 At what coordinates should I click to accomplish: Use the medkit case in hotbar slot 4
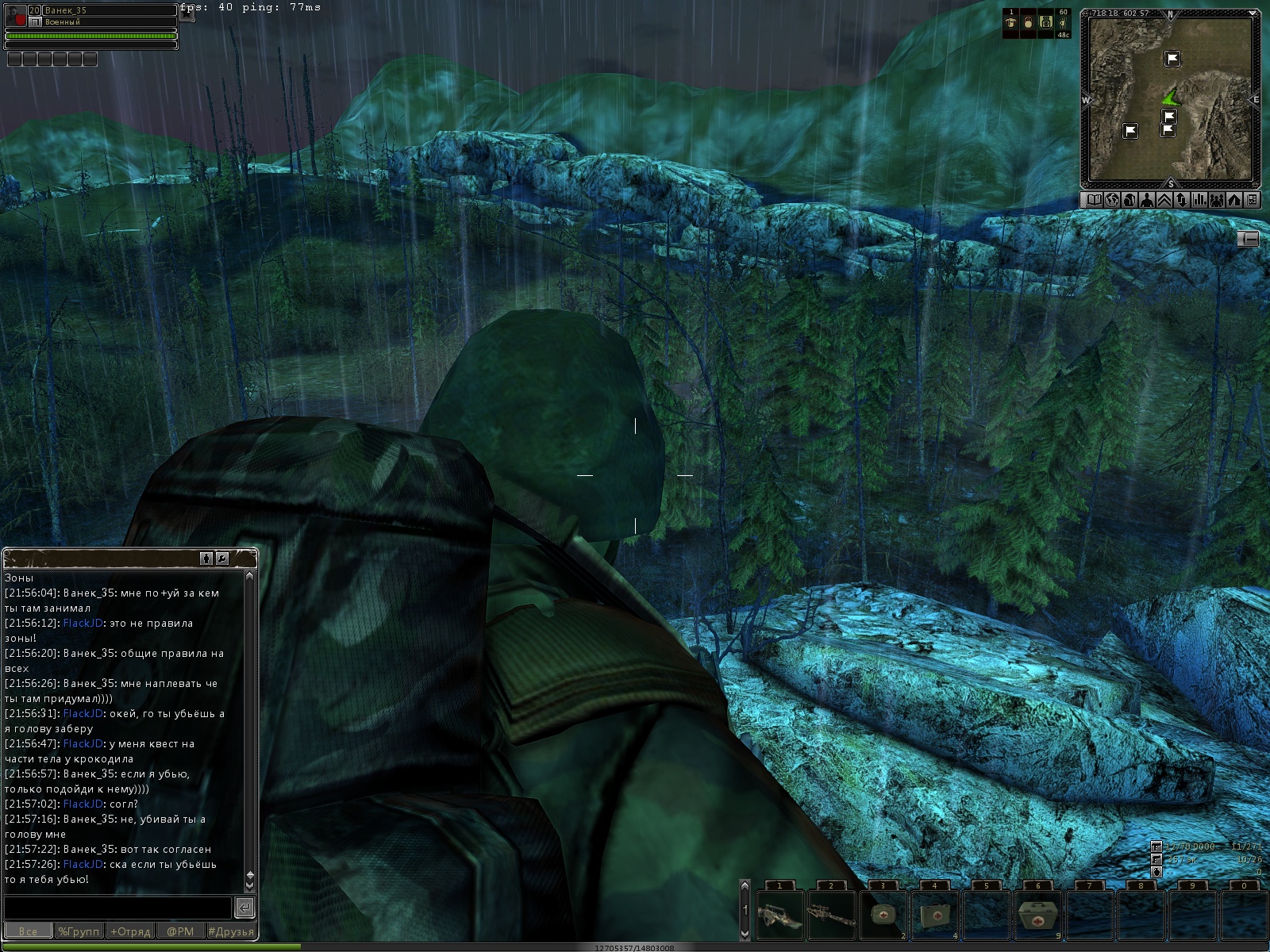click(934, 916)
